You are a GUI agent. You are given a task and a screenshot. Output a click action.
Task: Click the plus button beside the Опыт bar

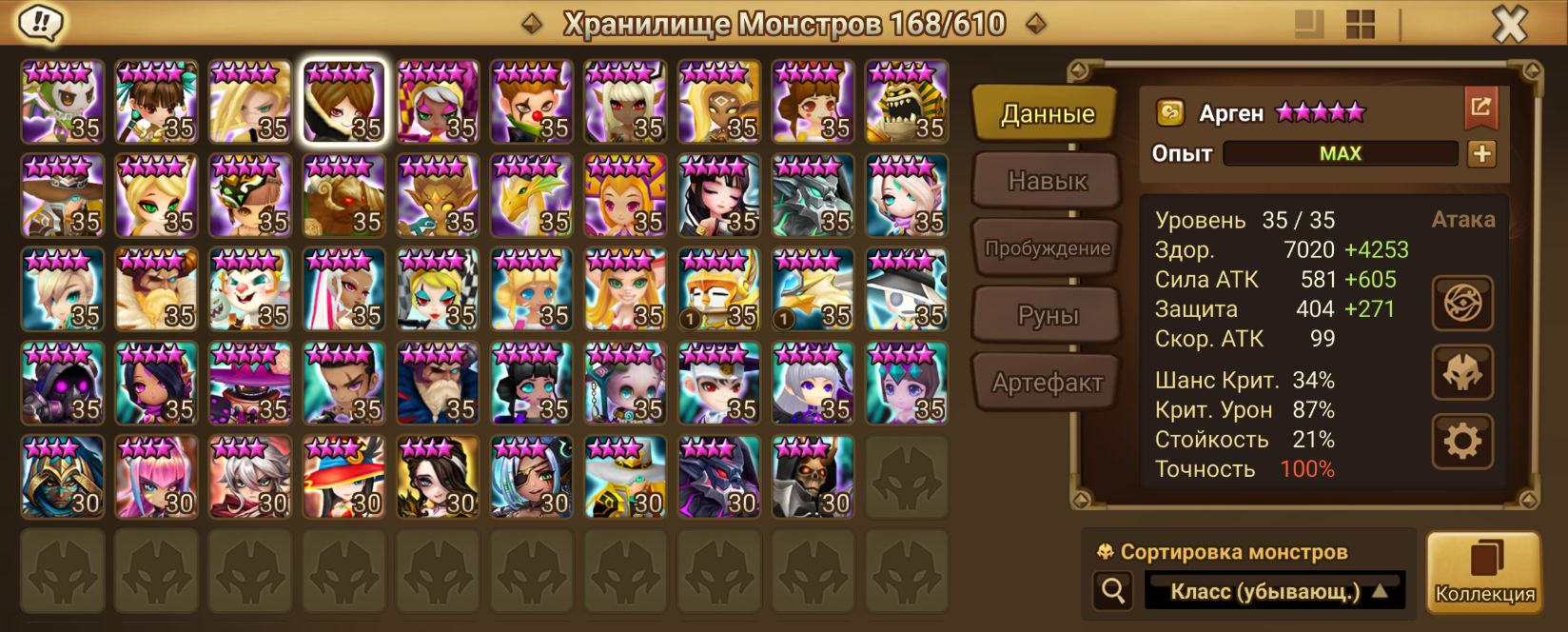click(x=1481, y=153)
